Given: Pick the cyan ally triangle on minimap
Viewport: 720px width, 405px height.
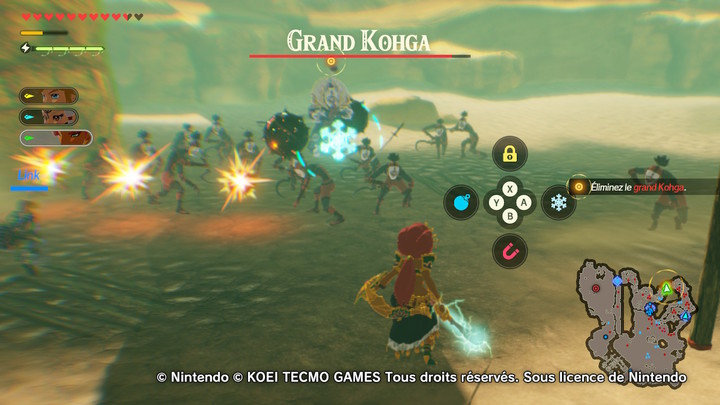Looking at the screenshot, I should tap(685, 316).
